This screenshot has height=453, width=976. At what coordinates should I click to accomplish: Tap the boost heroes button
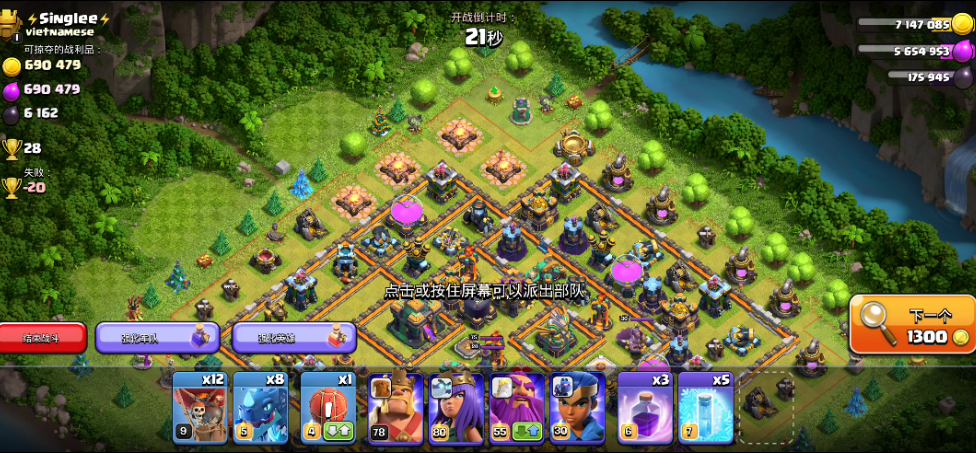tap(294, 337)
